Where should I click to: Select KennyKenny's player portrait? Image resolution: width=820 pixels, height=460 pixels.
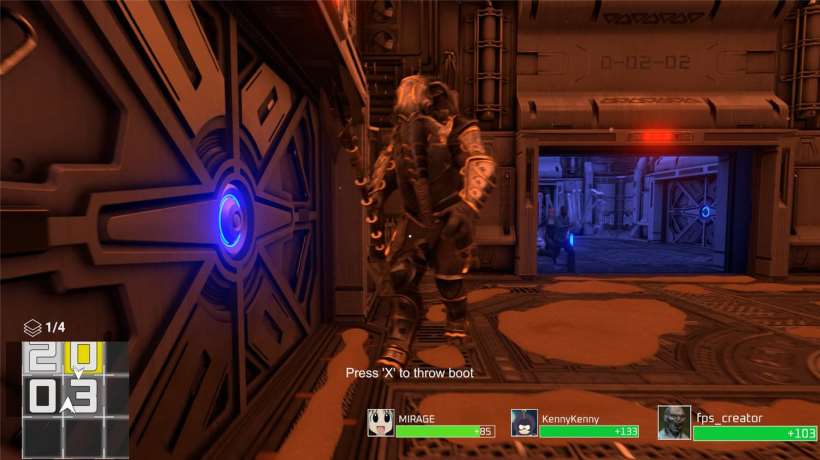tap(524, 423)
